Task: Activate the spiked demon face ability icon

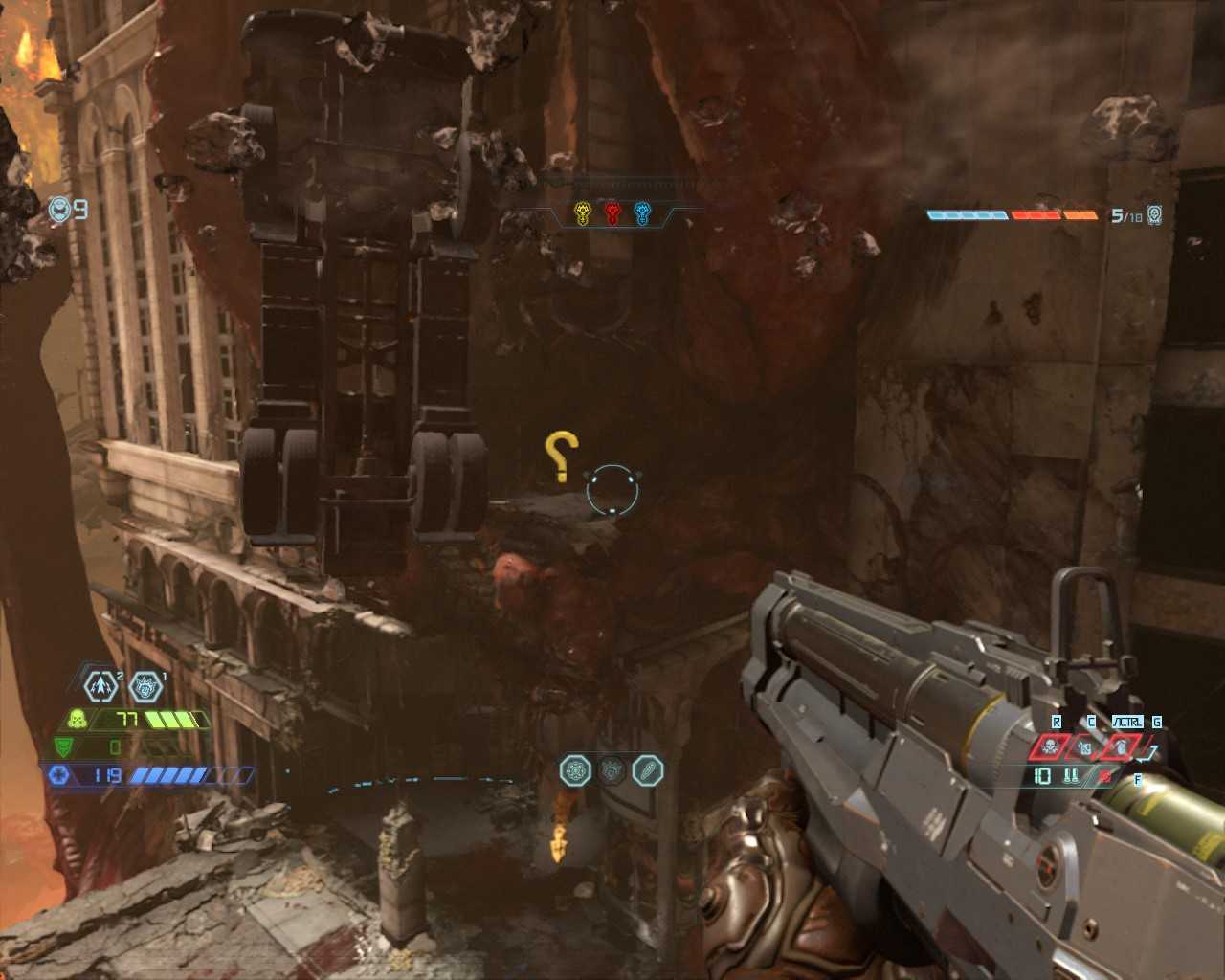Action: [145, 685]
